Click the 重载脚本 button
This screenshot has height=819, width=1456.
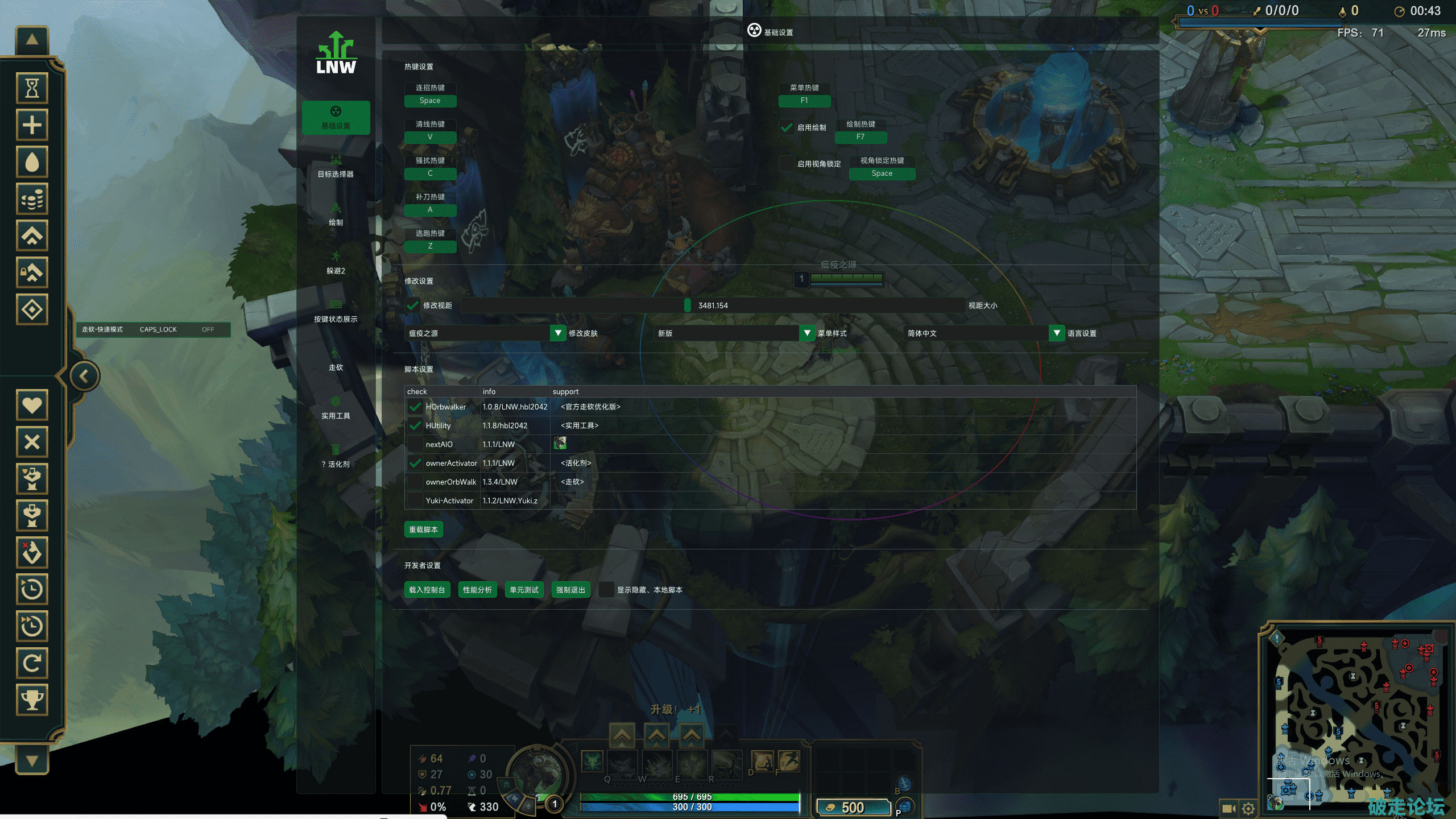pyautogui.click(x=423, y=530)
